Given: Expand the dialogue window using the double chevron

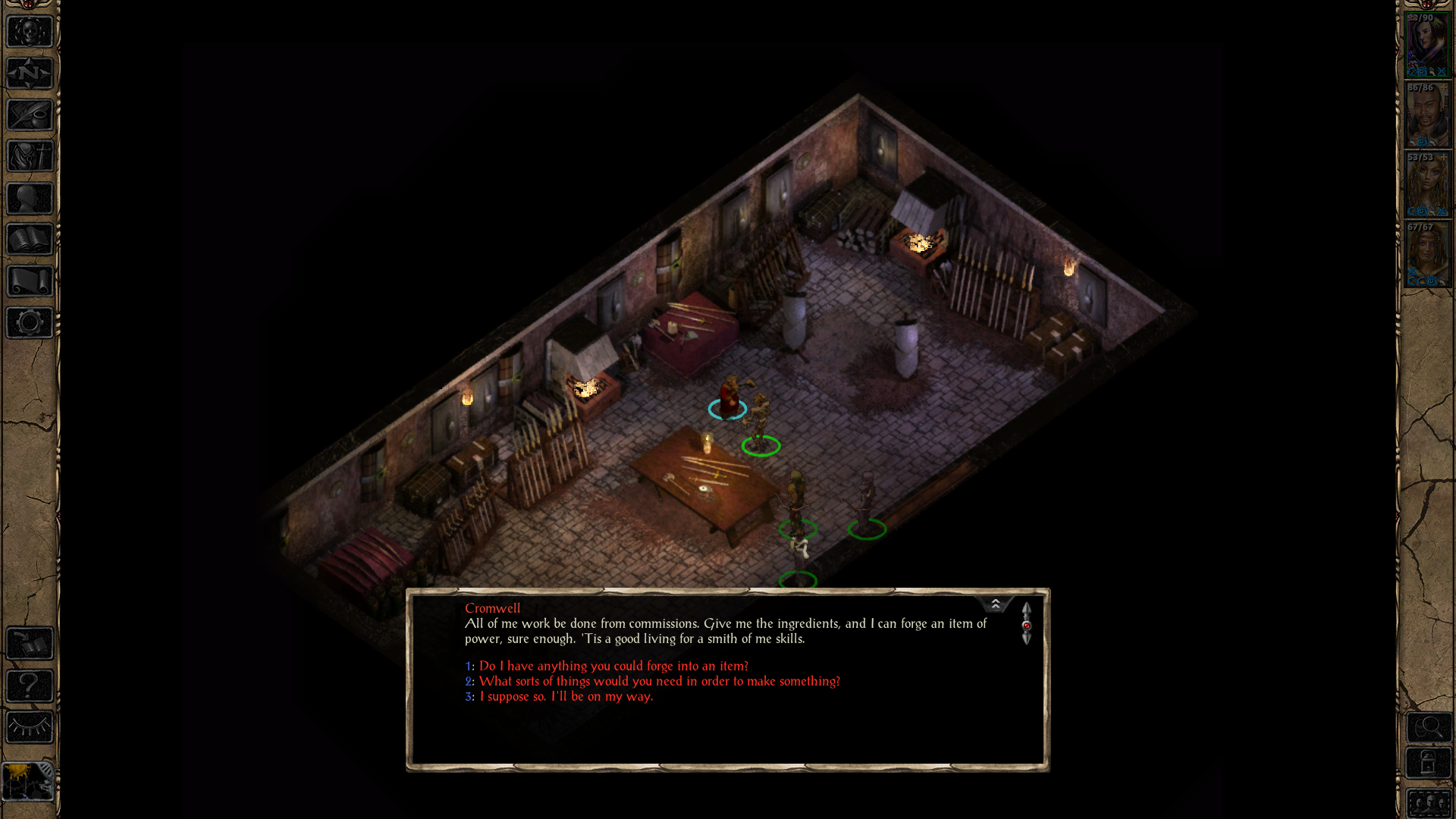Looking at the screenshot, I should pyautogui.click(x=995, y=604).
